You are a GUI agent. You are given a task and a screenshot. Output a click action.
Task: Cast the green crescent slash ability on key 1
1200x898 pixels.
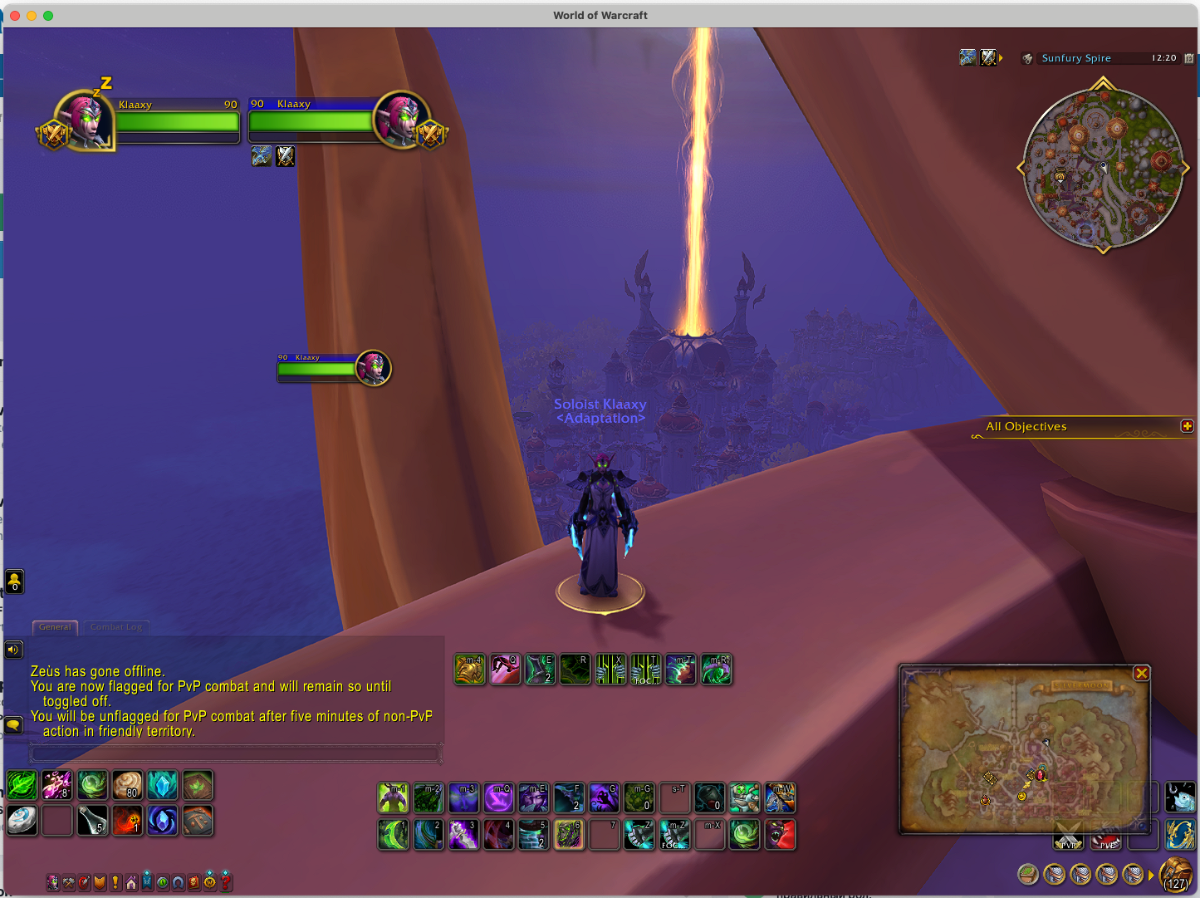pos(393,834)
